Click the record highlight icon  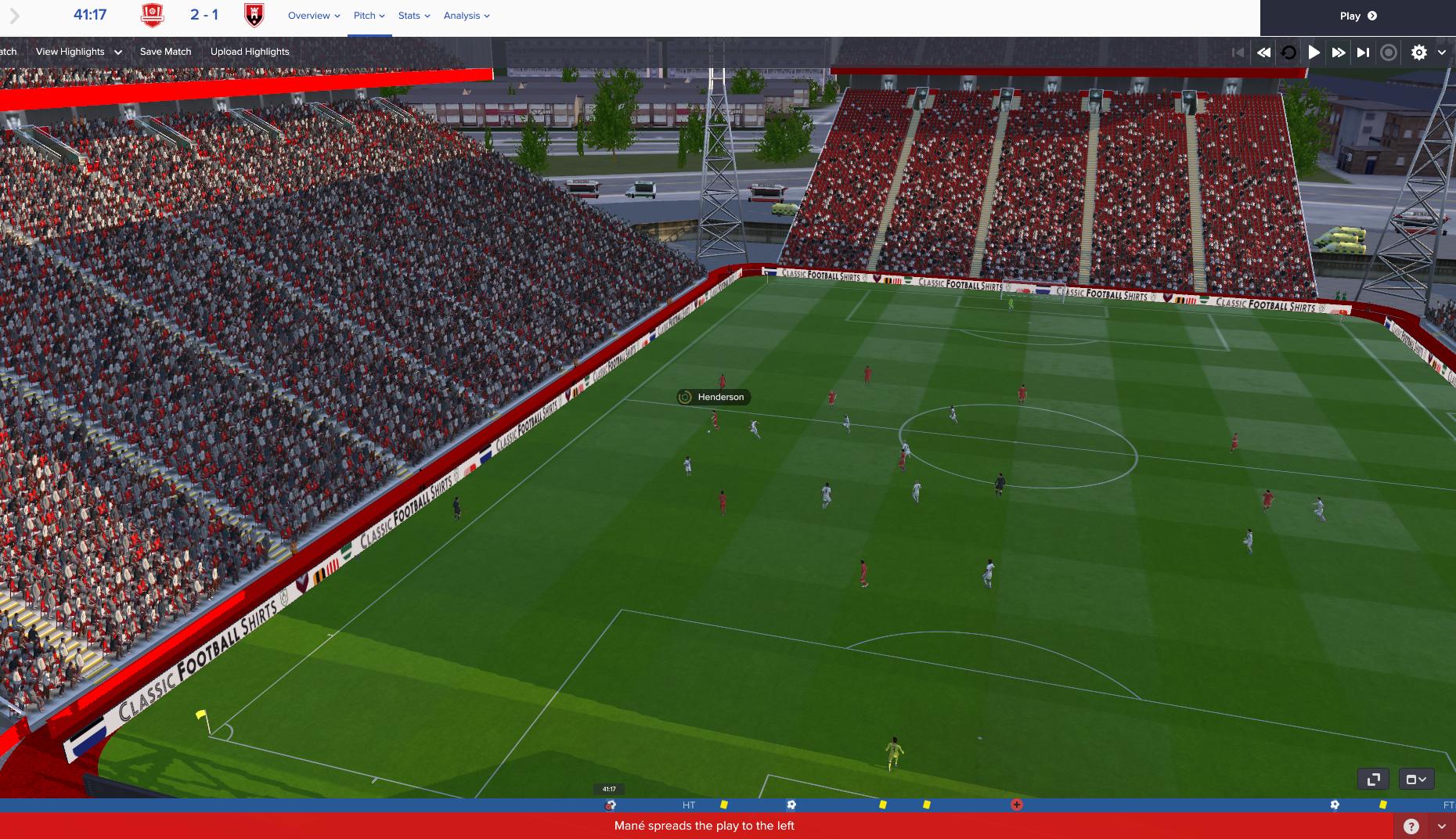pos(1389,52)
